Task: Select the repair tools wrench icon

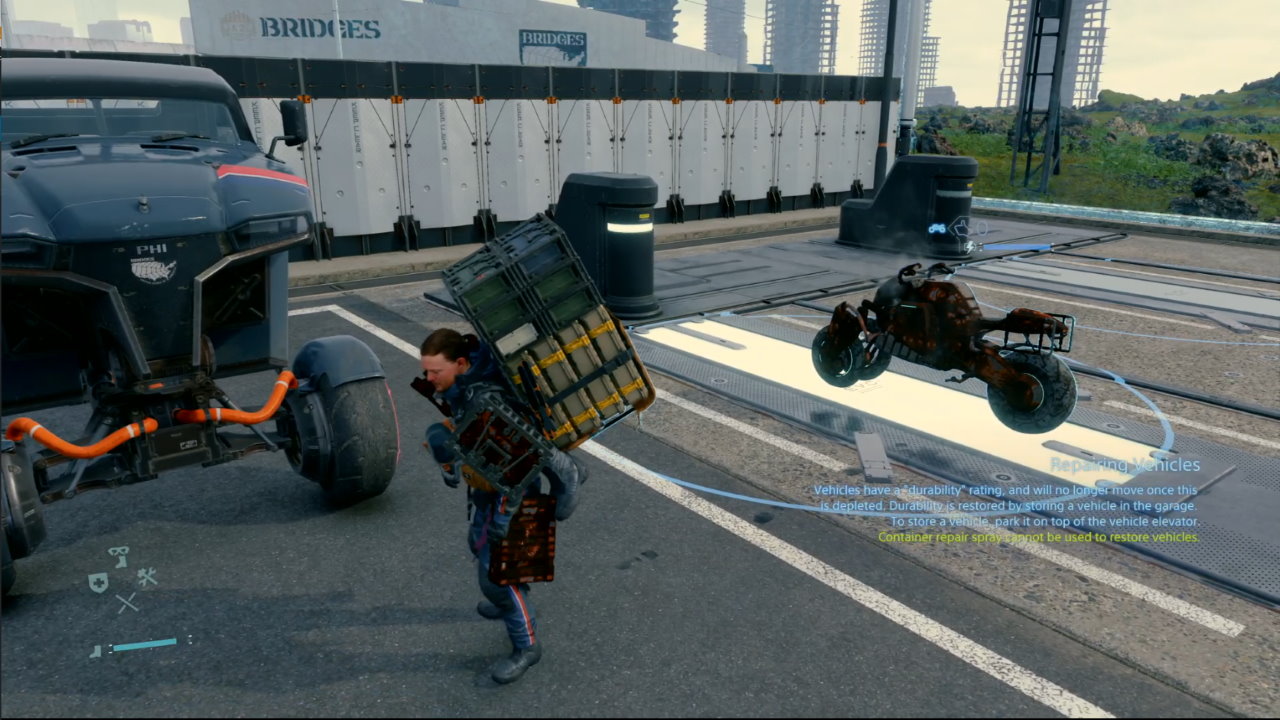Action: tap(147, 577)
